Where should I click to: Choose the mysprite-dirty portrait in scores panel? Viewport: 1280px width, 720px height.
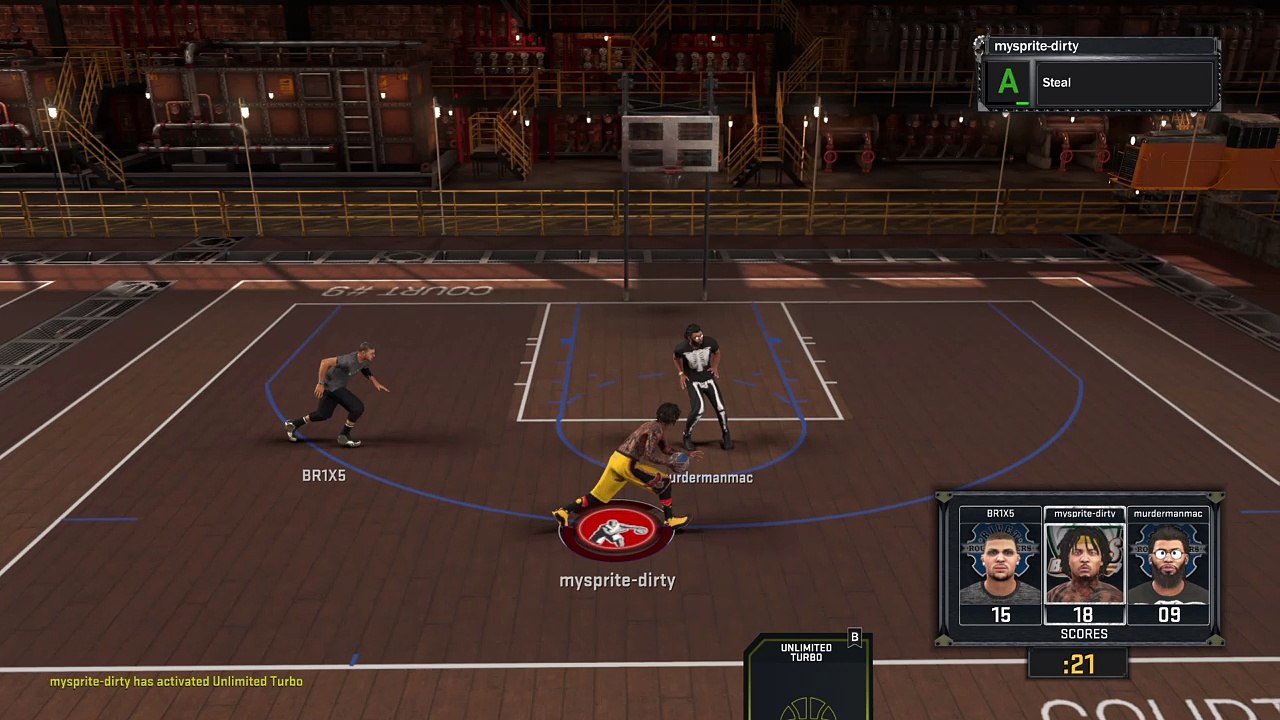pos(1084,565)
